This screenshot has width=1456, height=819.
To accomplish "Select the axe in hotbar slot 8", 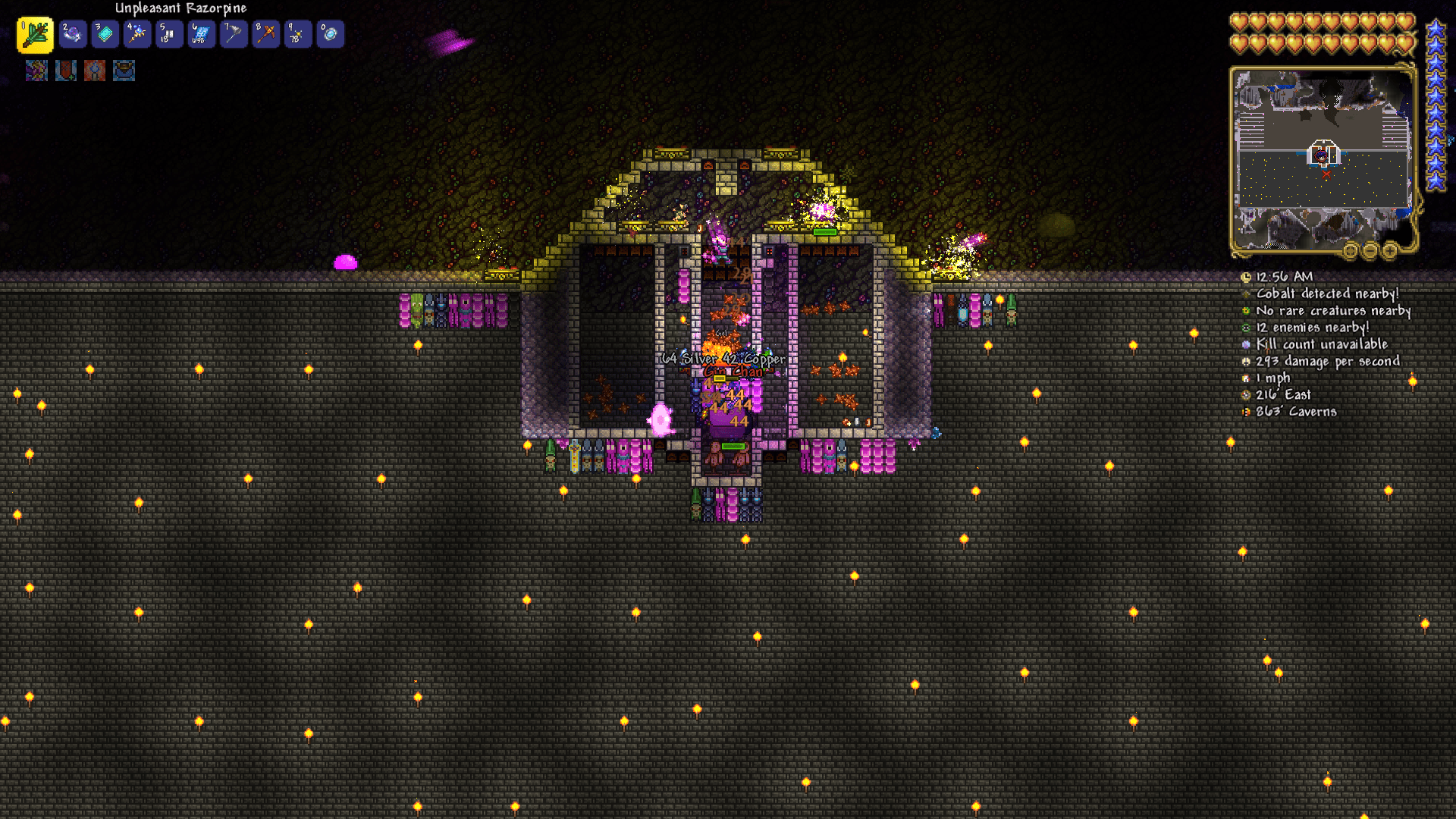I will 265,33.
